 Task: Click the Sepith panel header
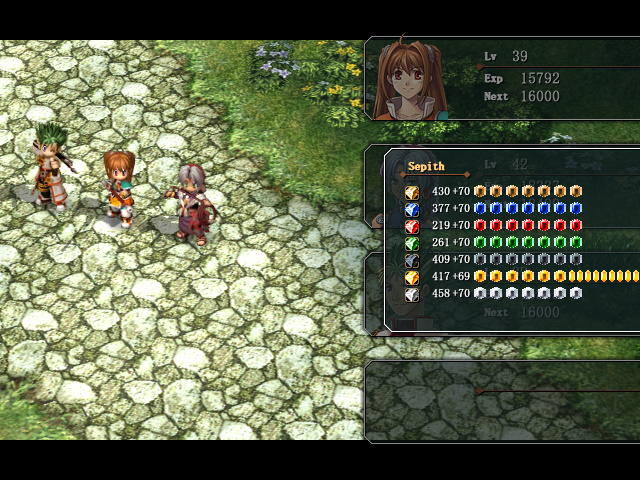(426, 166)
